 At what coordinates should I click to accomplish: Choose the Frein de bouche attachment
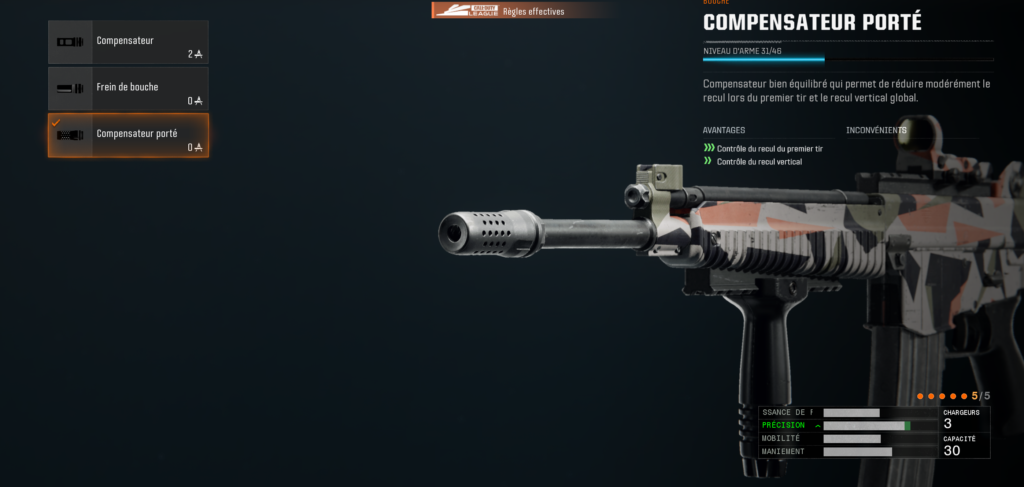(128, 89)
